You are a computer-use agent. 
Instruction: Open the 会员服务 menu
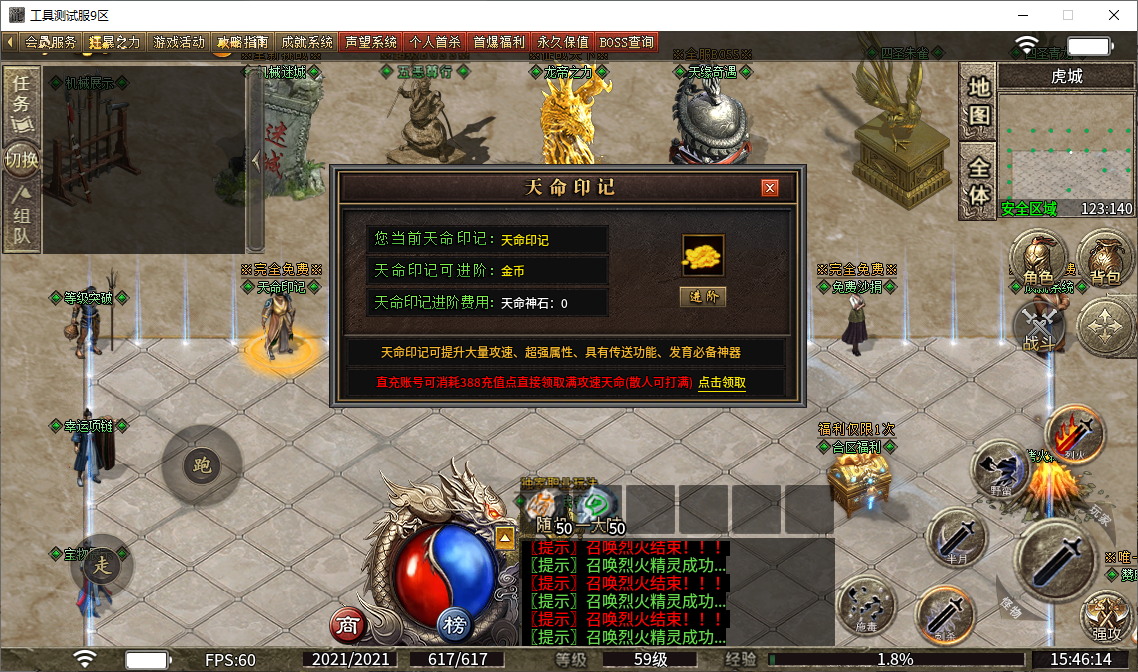click(x=49, y=42)
